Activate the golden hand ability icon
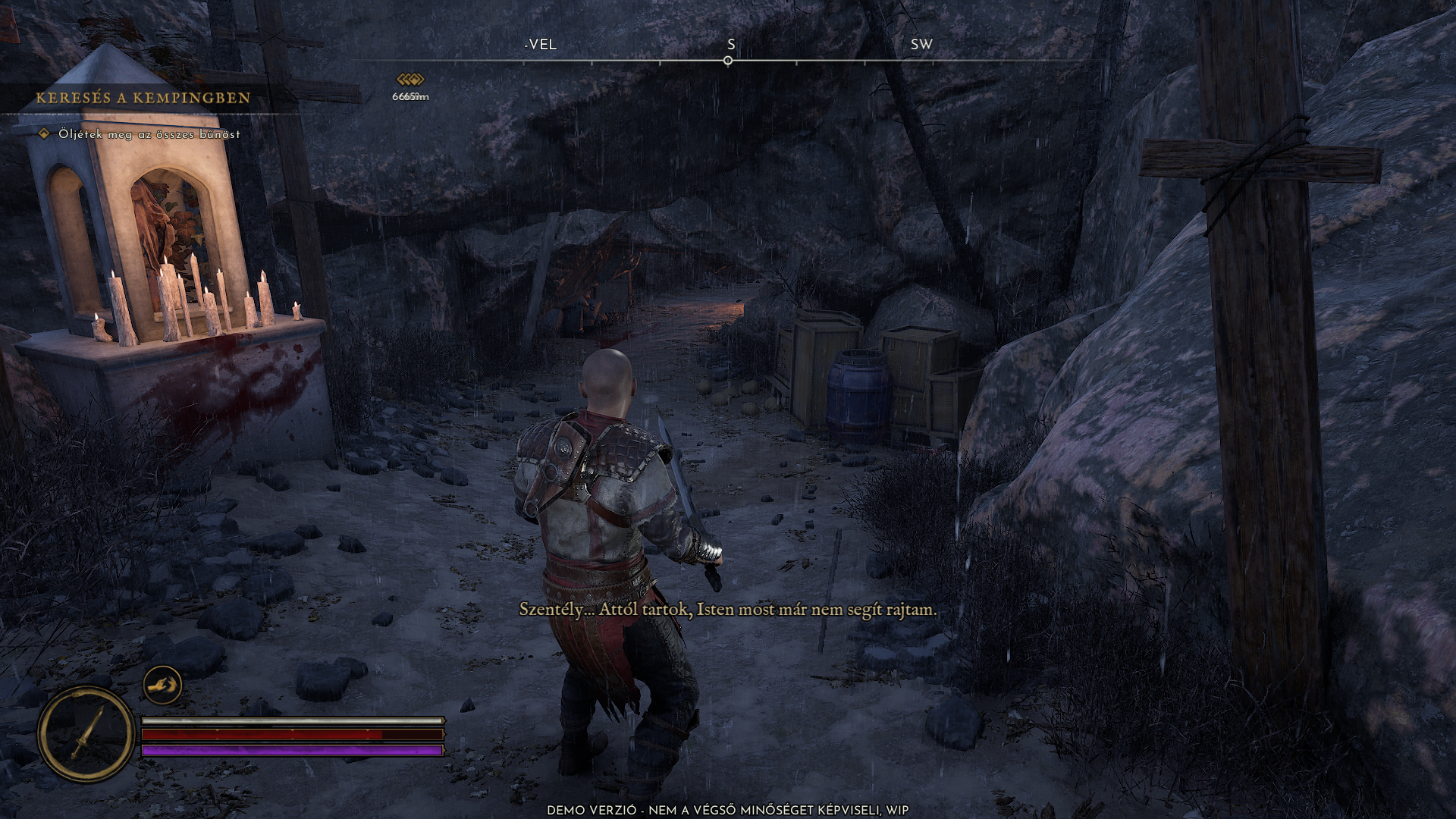This screenshot has width=1456, height=819. [162, 686]
